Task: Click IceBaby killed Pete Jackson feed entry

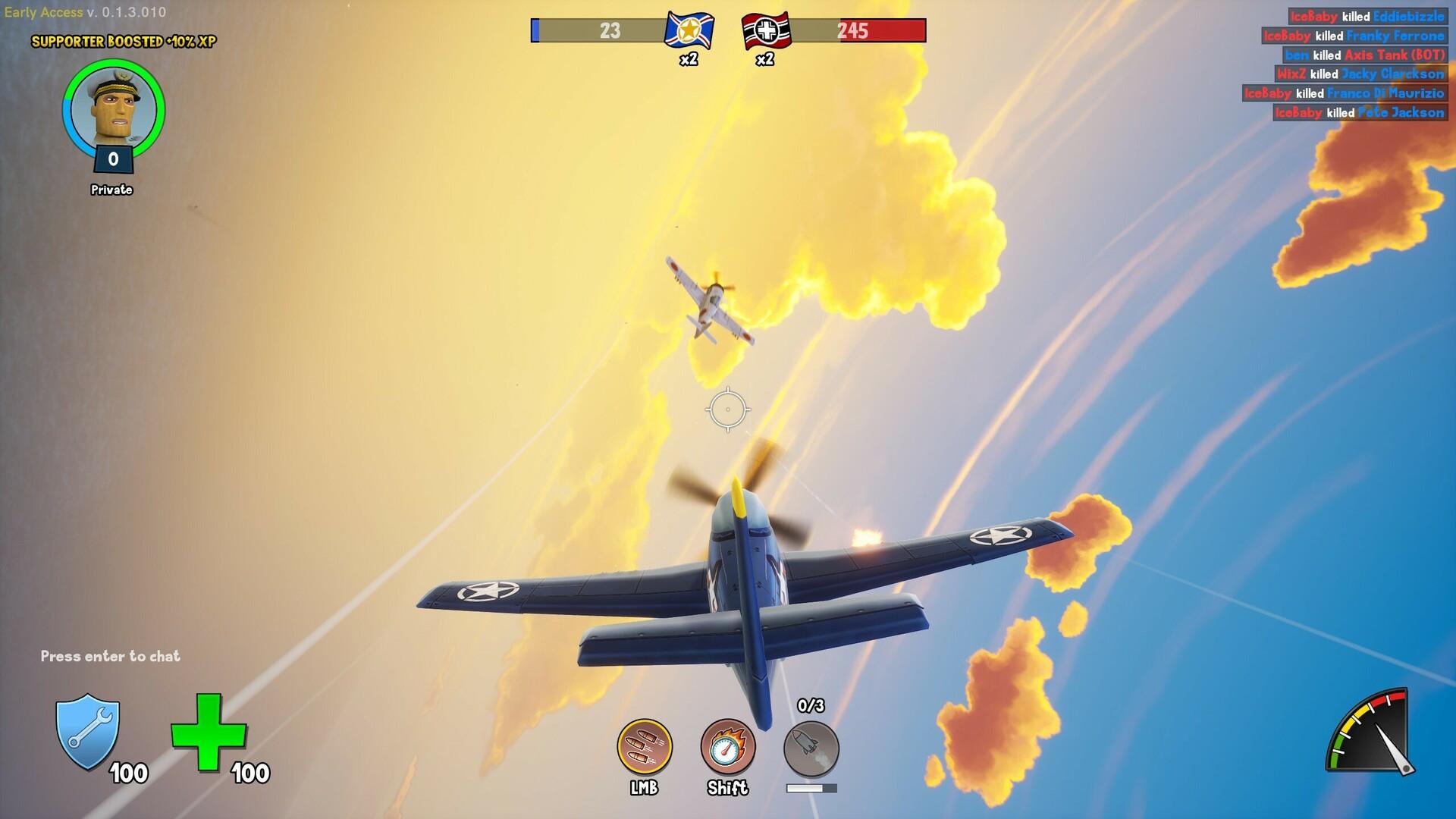Action: click(1357, 112)
